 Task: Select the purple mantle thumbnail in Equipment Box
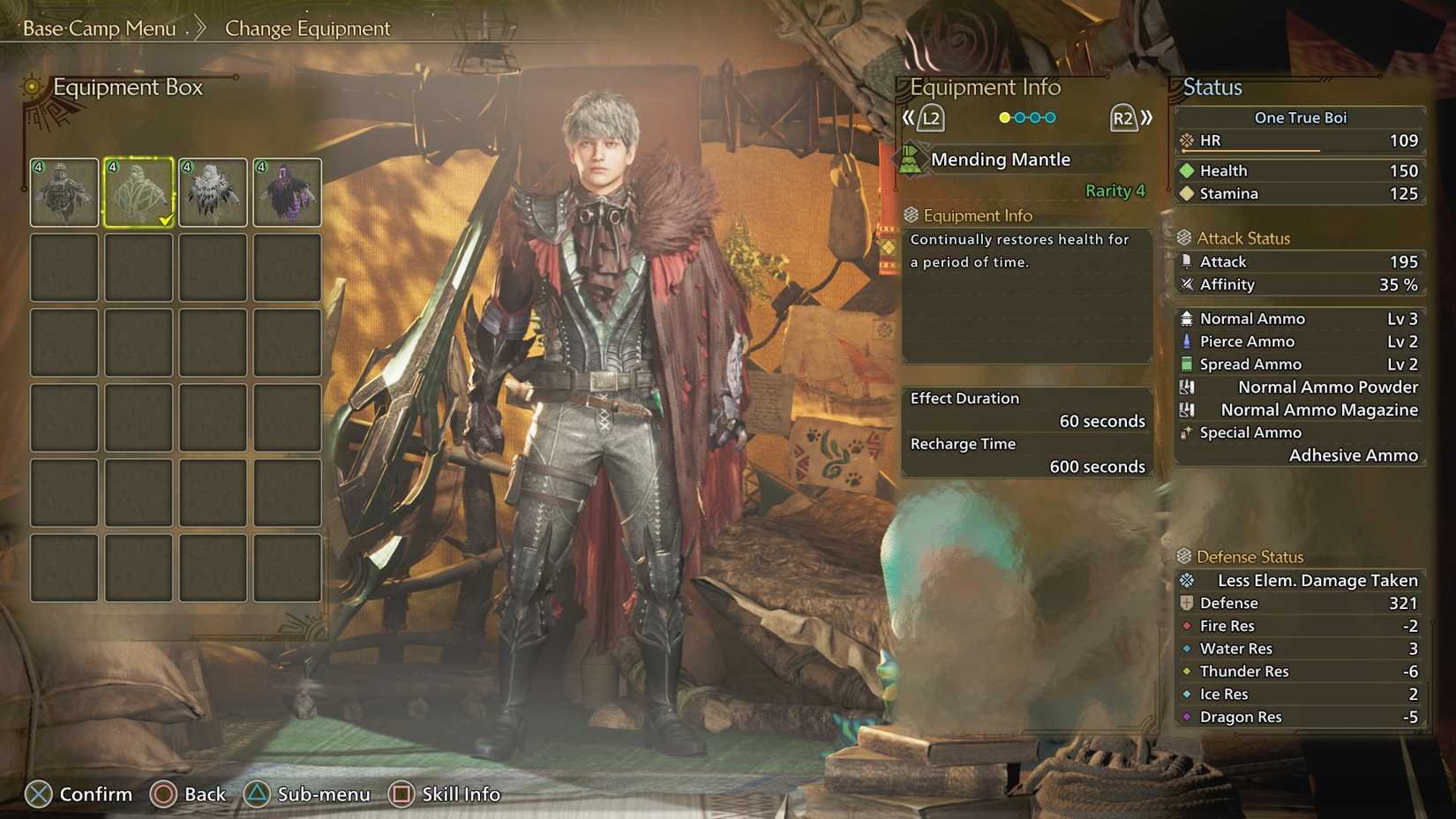point(287,192)
